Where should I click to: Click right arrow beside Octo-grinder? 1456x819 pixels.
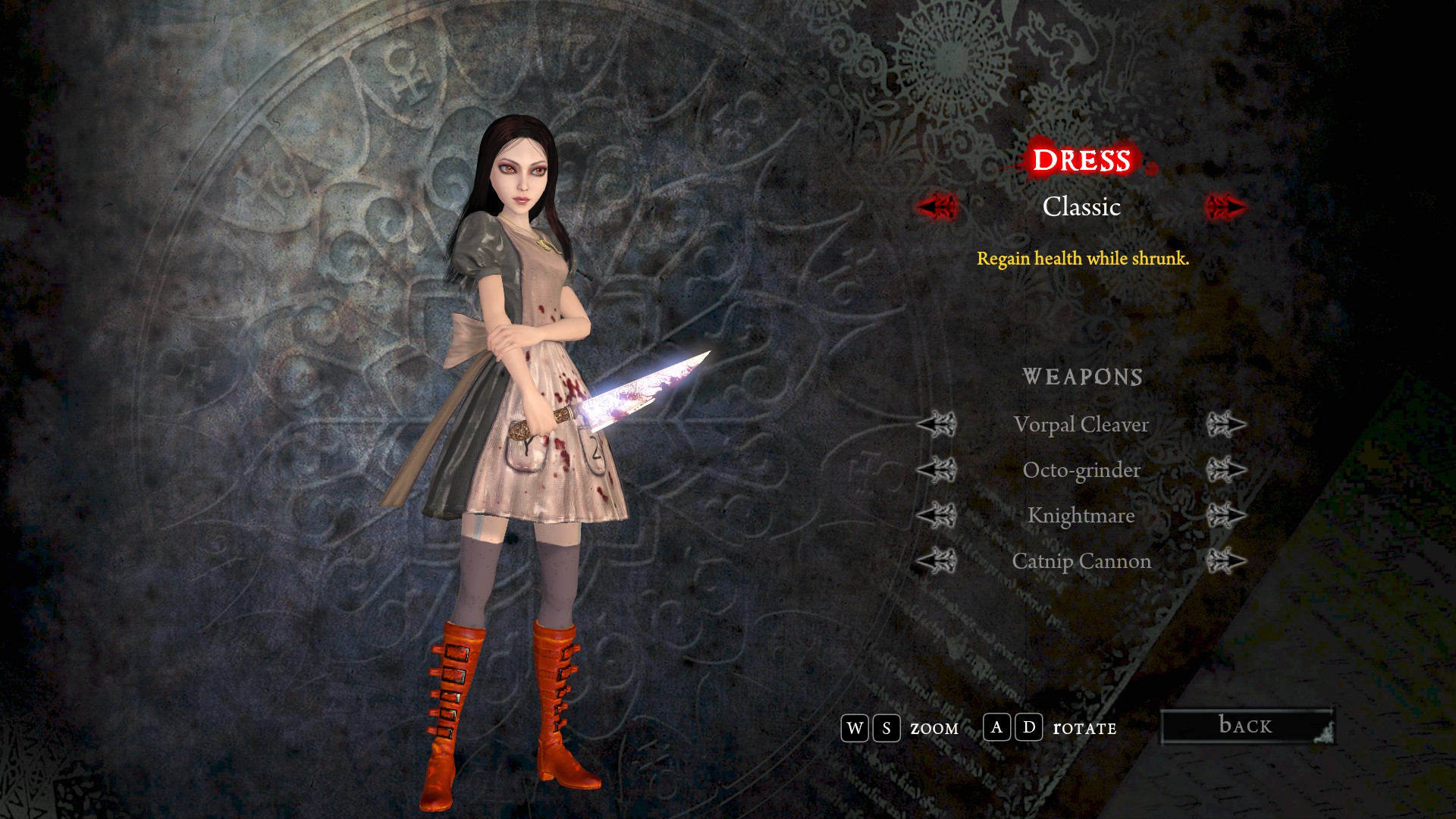pyautogui.click(x=1225, y=470)
